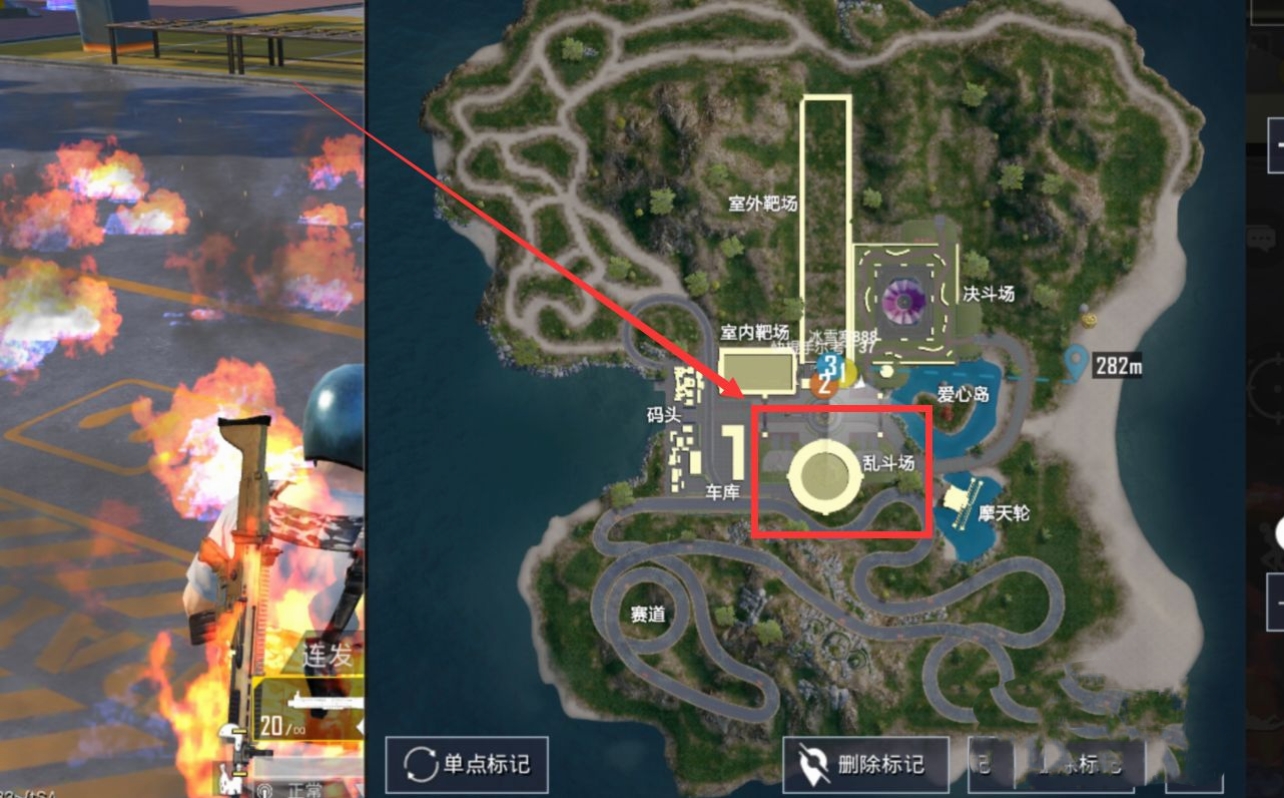The height and width of the screenshot is (798, 1284).
Task: Choose the 车库 garage location on the map
Action: (x=721, y=492)
